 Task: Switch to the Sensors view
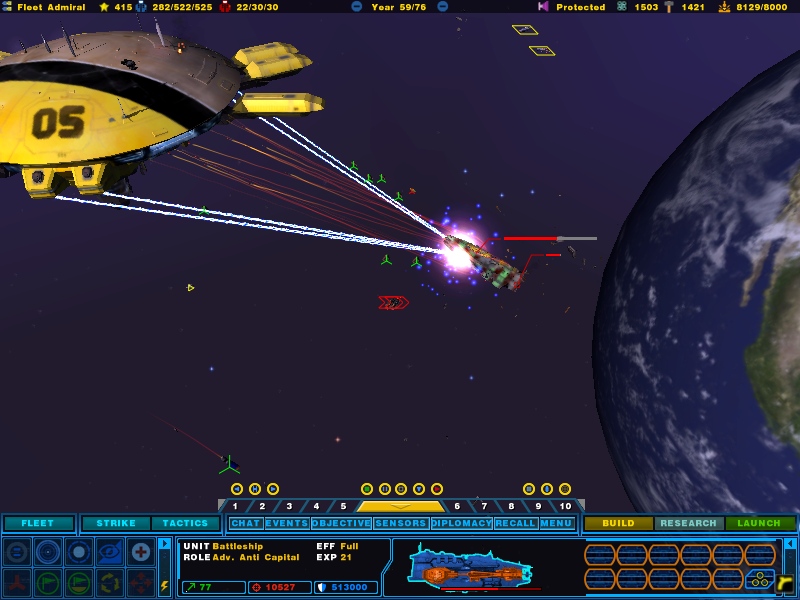(401, 523)
